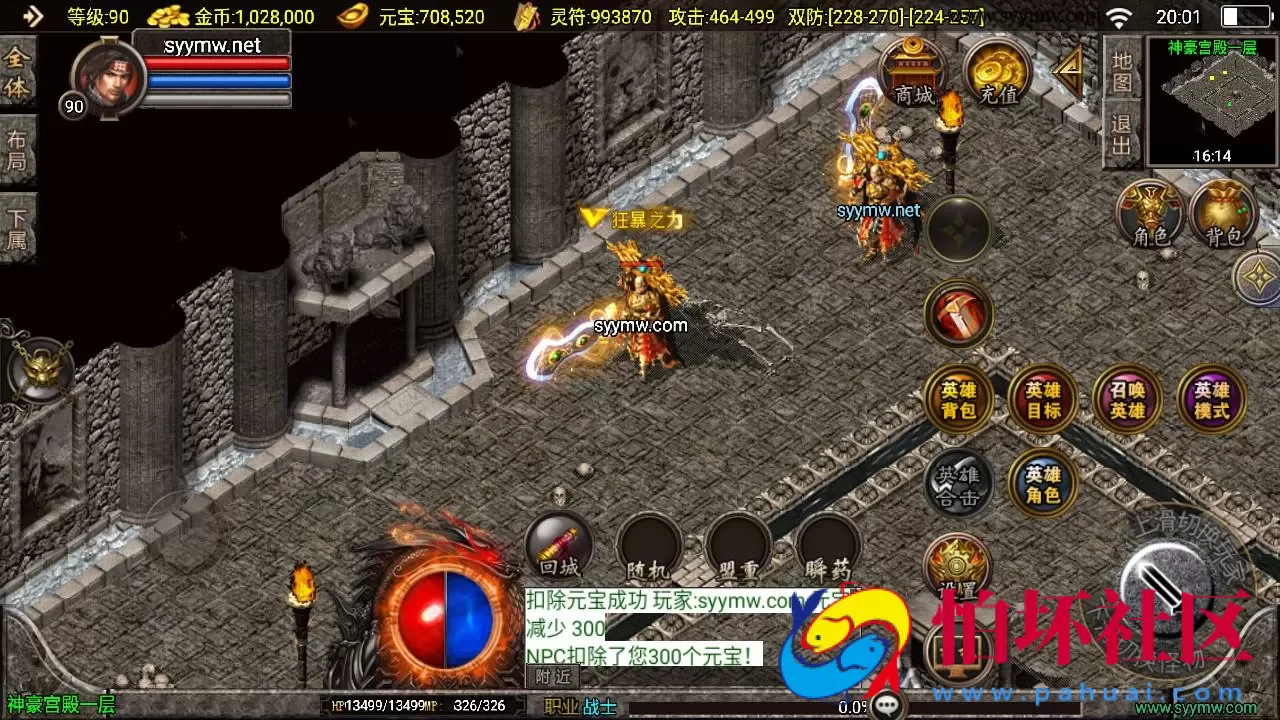Toggle 英雄合击 hero combo mode

(x=957, y=485)
